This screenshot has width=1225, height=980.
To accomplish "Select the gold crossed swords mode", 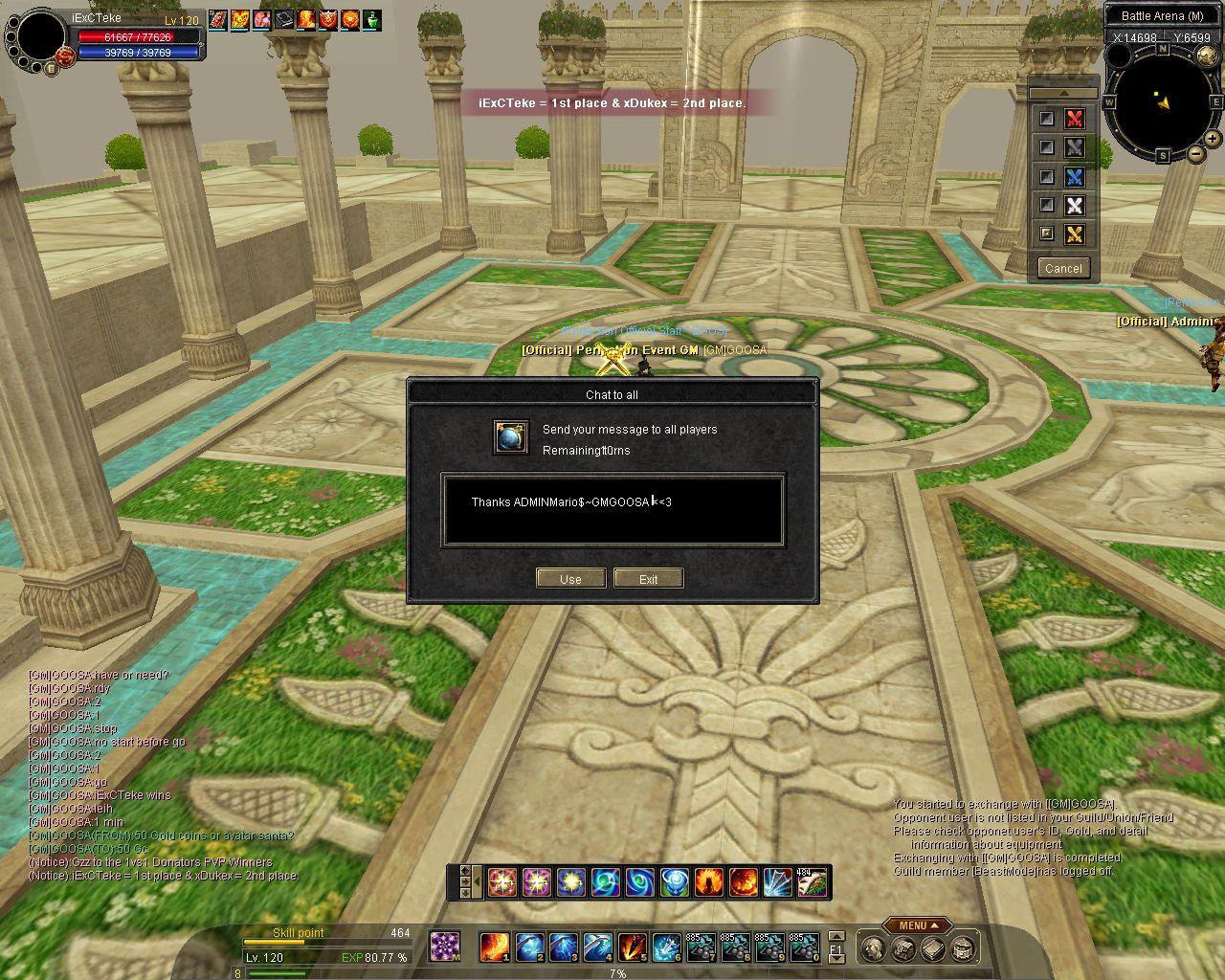I will pos(1075,234).
